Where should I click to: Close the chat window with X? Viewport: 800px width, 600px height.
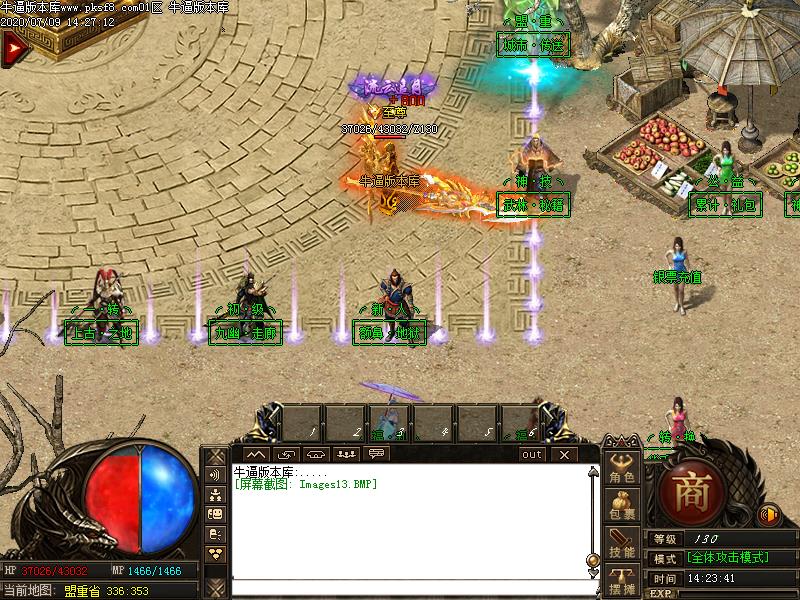tap(565, 454)
